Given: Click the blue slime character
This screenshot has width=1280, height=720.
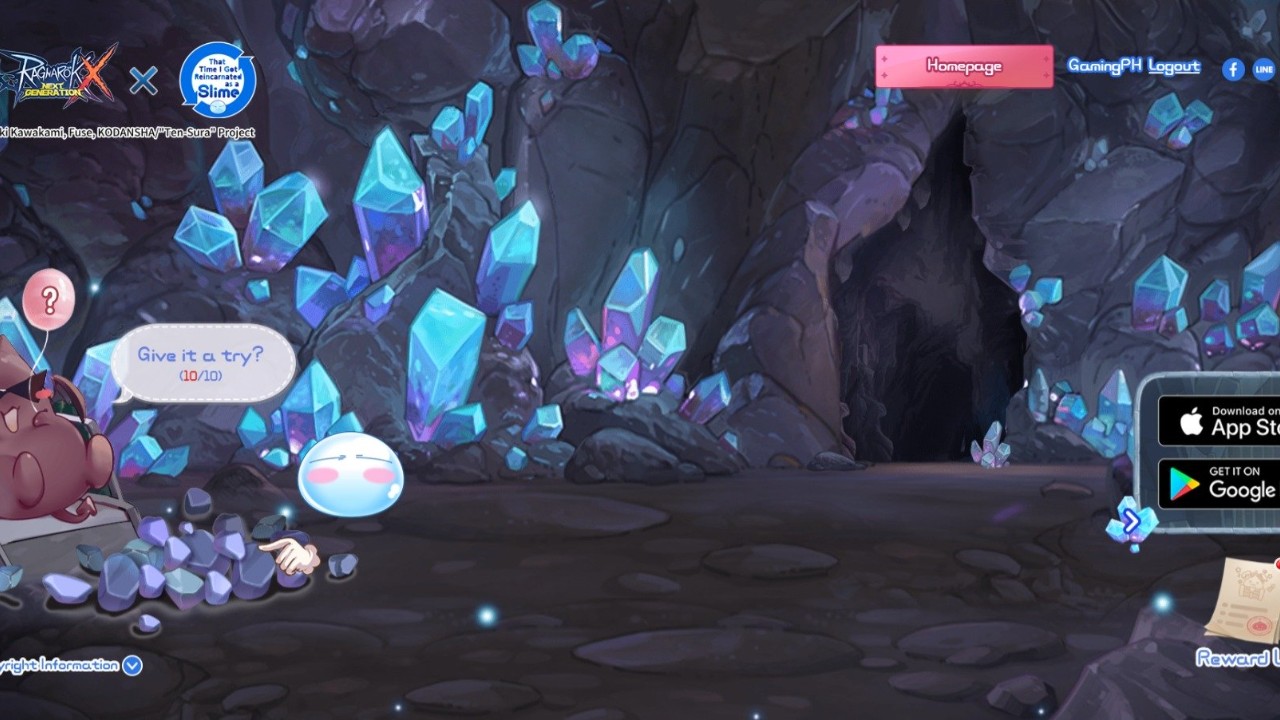Looking at the screenshot, I should click(x=352, y=472).
